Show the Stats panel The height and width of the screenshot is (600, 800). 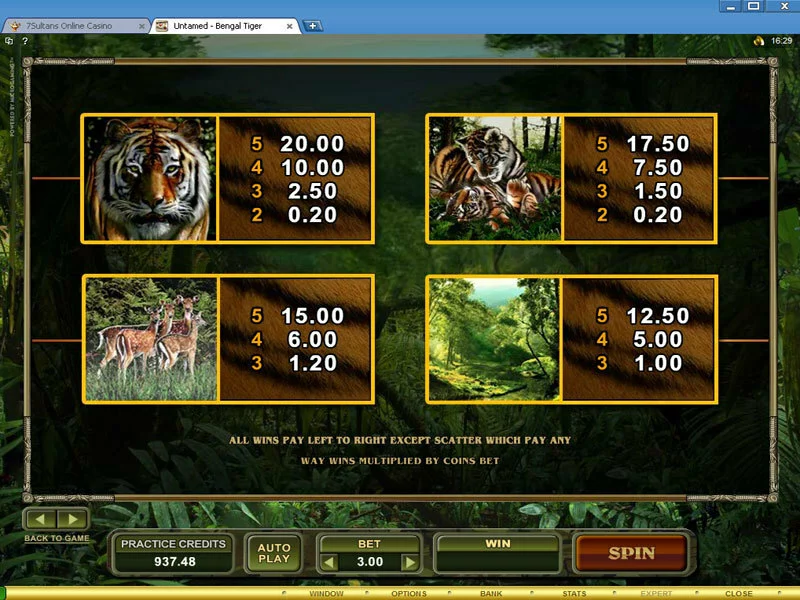574,594
